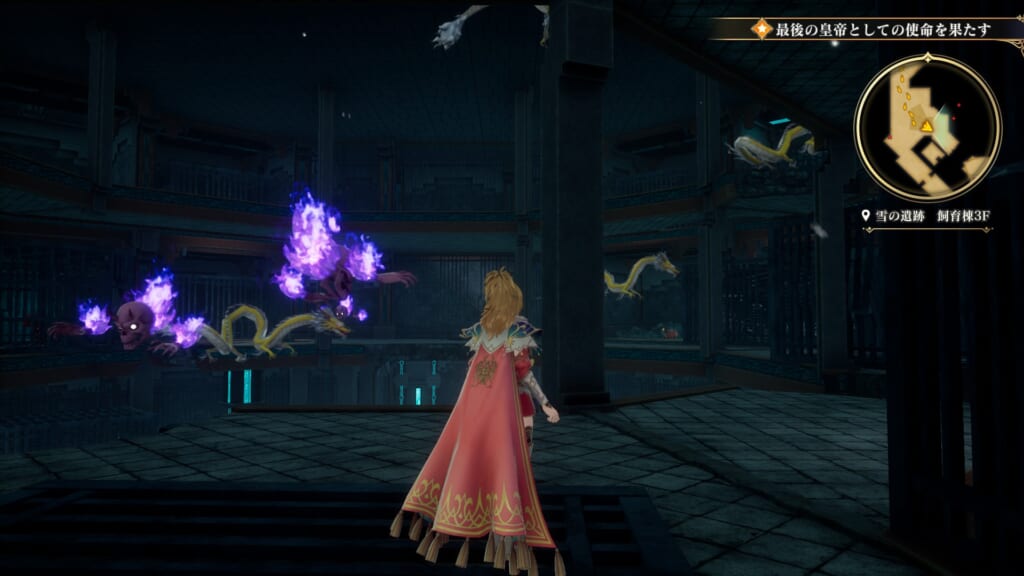Image resolution: width=1024 pixels, height=576 pixels.
Task: Click the circular minimap
Action: 927,127
